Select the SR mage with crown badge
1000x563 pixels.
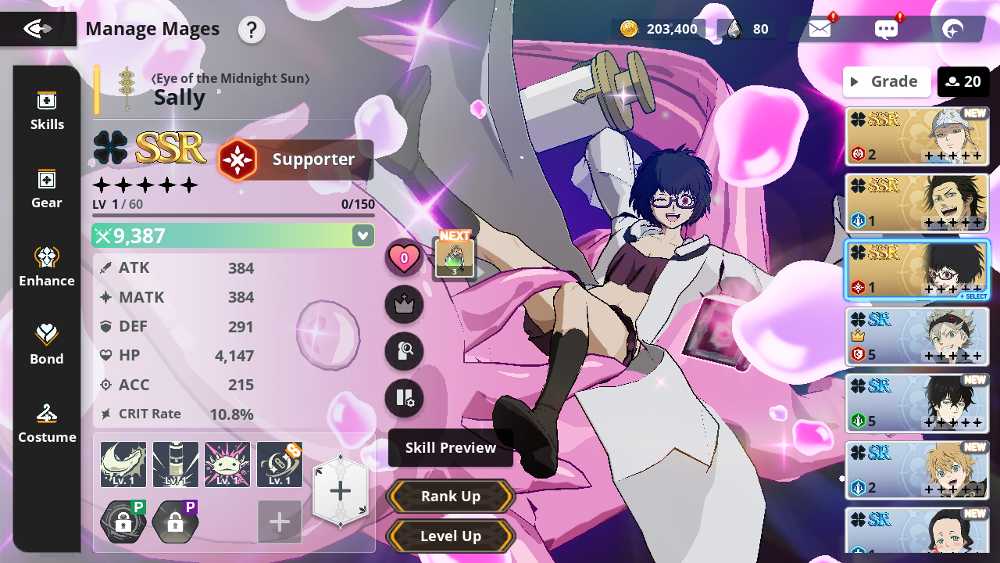917,336
